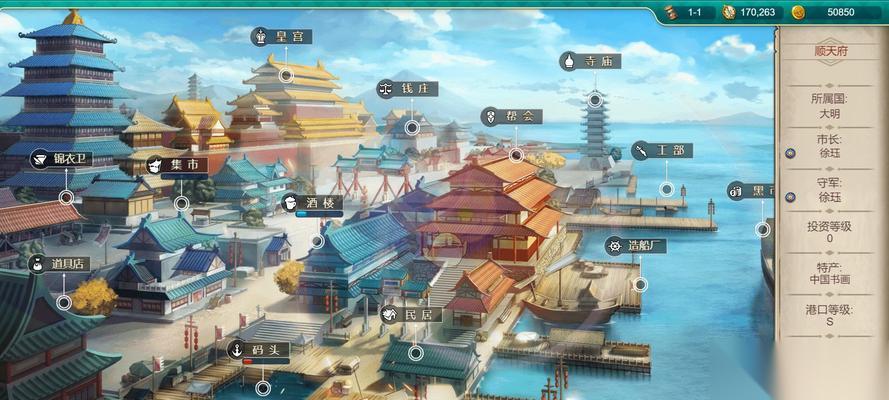Screen dimensions: 889x400
Task: Enter the 皇宫 palace location
Action: [x=282, y=36]
